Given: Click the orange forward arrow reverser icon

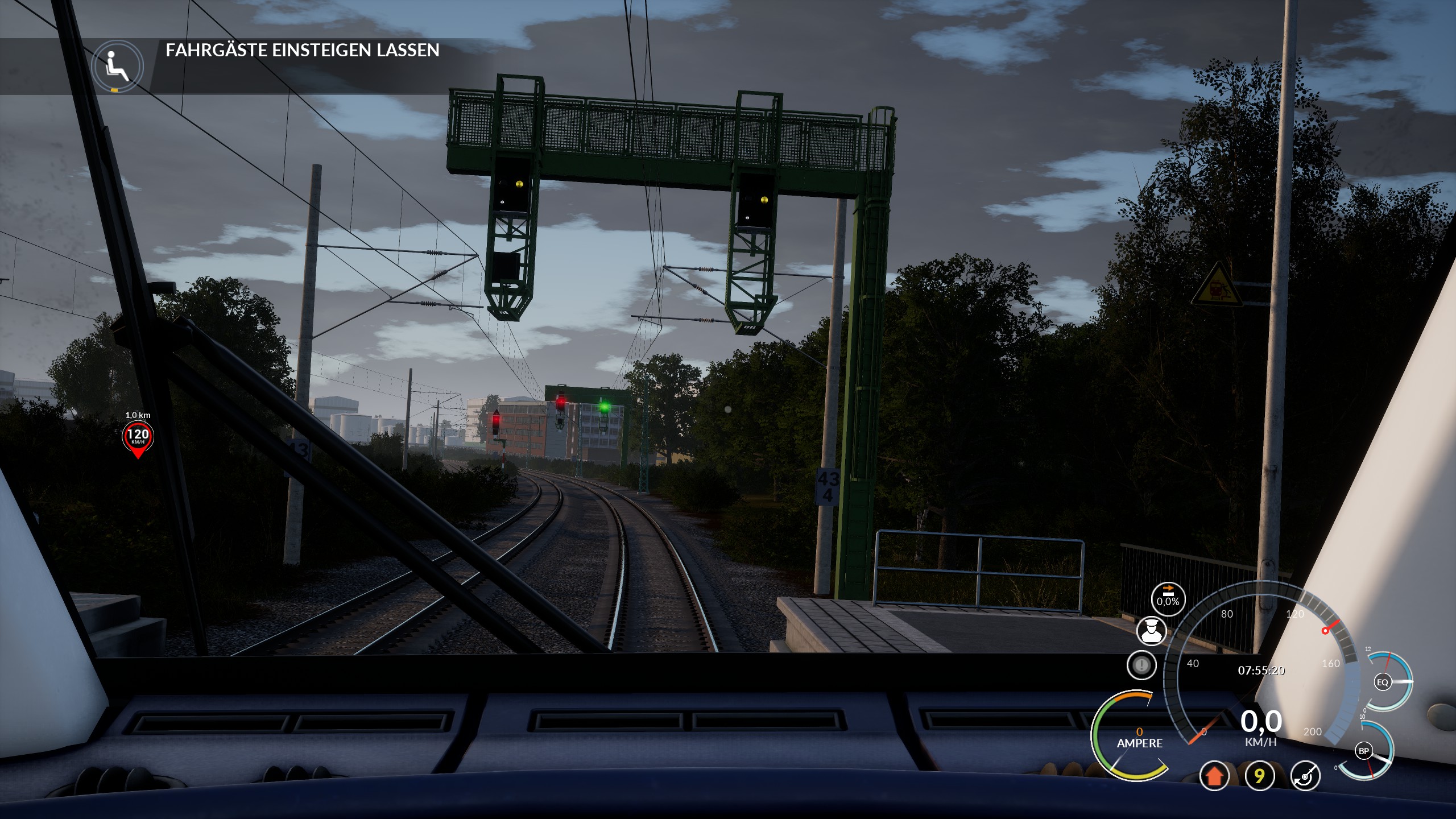Looking at the screenshot, I should [1214, 776].
